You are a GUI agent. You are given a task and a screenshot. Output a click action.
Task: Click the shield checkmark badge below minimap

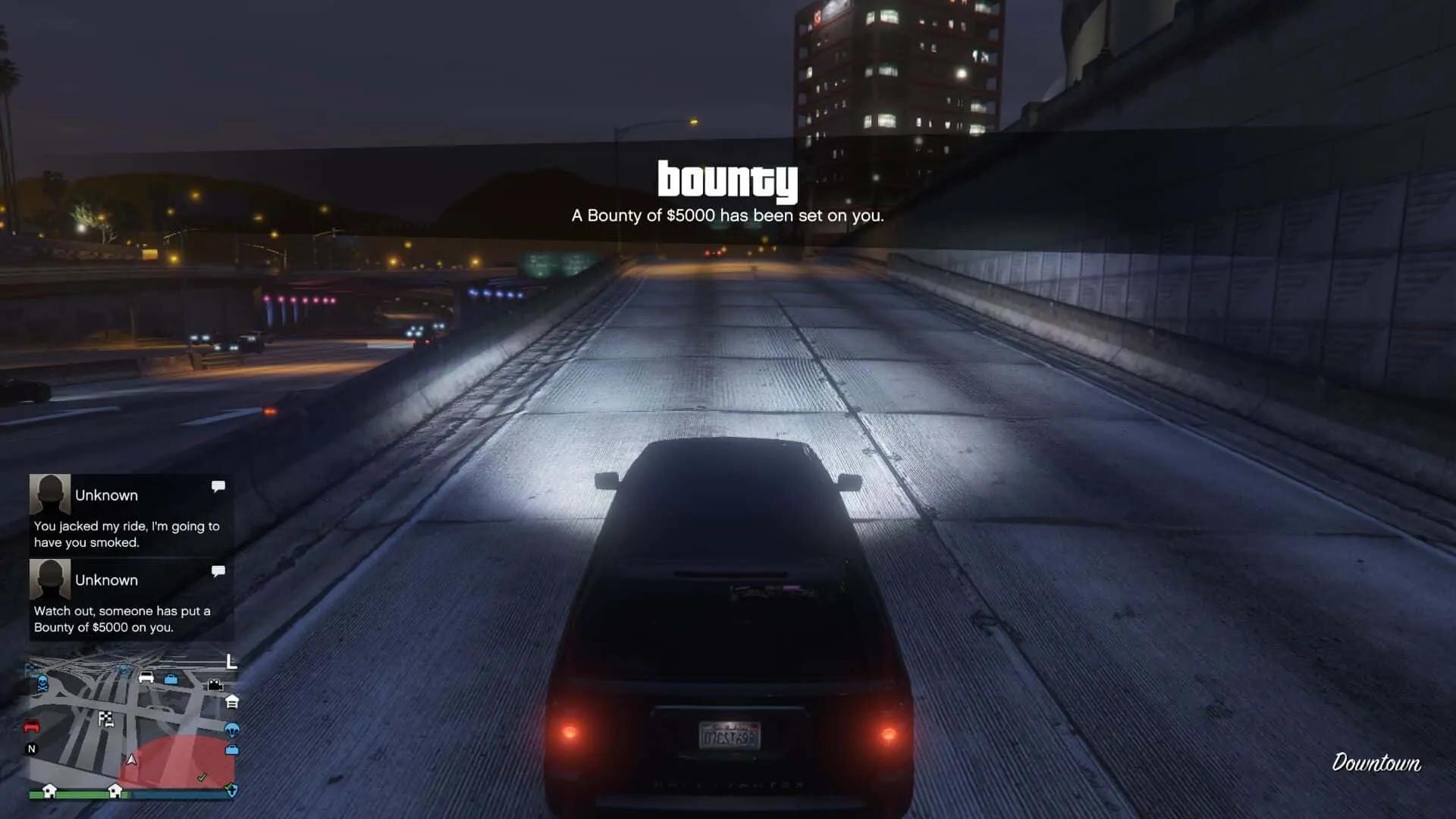234,791
